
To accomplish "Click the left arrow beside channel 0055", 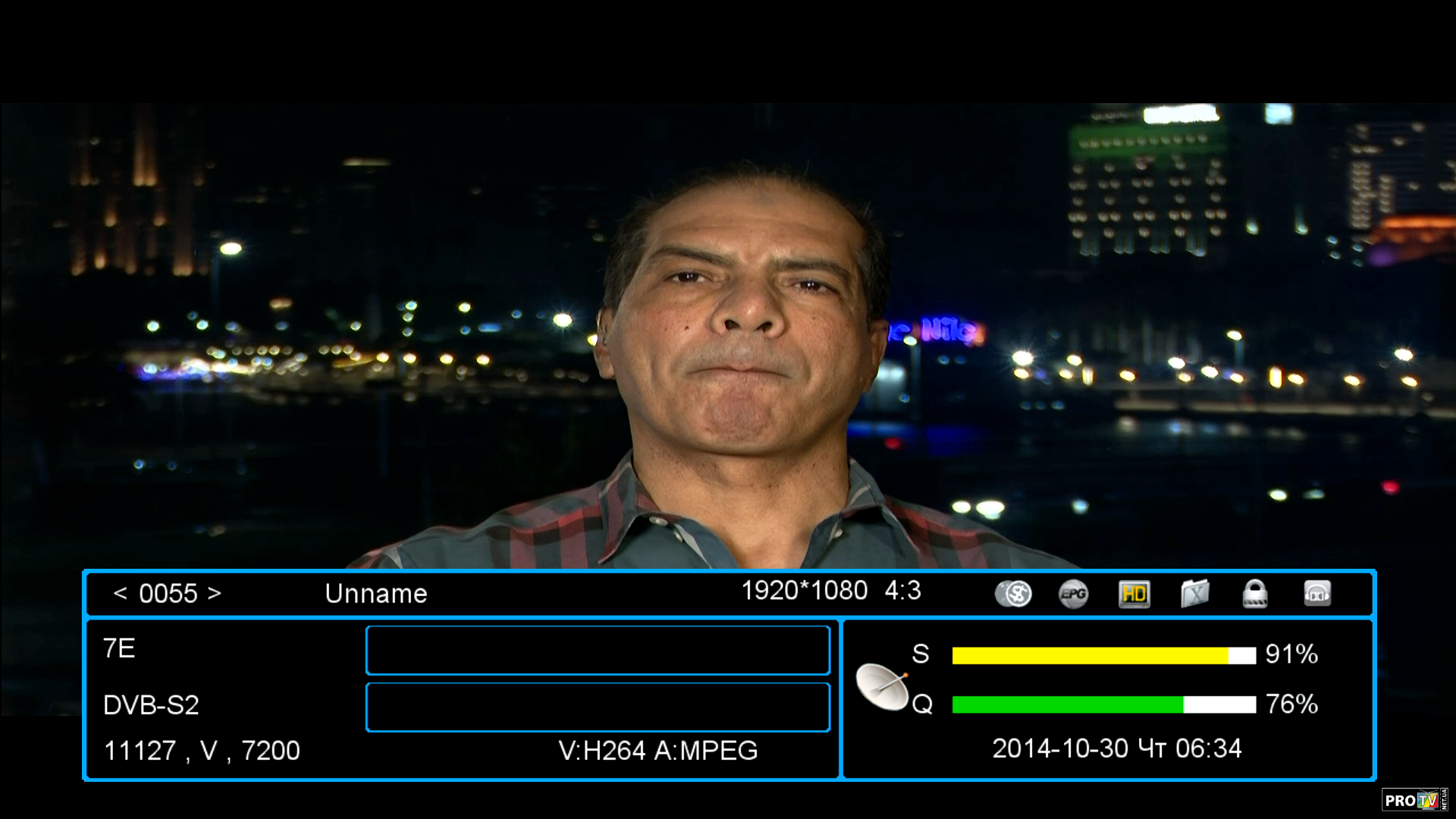I will [x=120, y=593].
